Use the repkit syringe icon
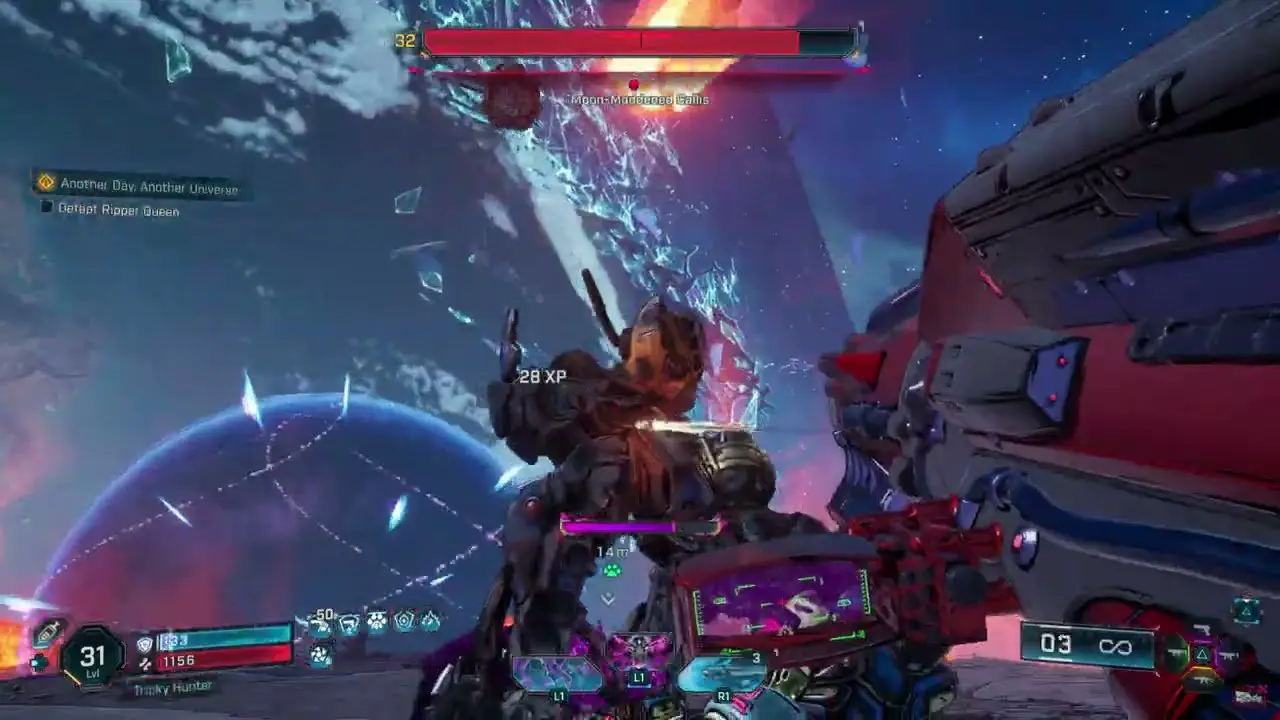 pyautogui.click(x=47, y=633)
